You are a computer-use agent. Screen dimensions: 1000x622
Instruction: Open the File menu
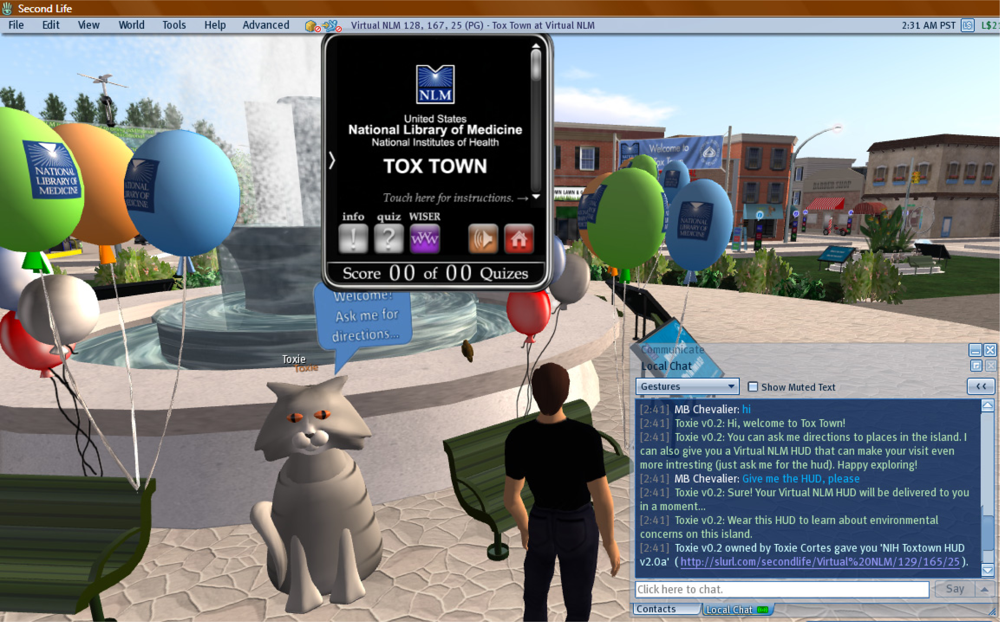16,25
